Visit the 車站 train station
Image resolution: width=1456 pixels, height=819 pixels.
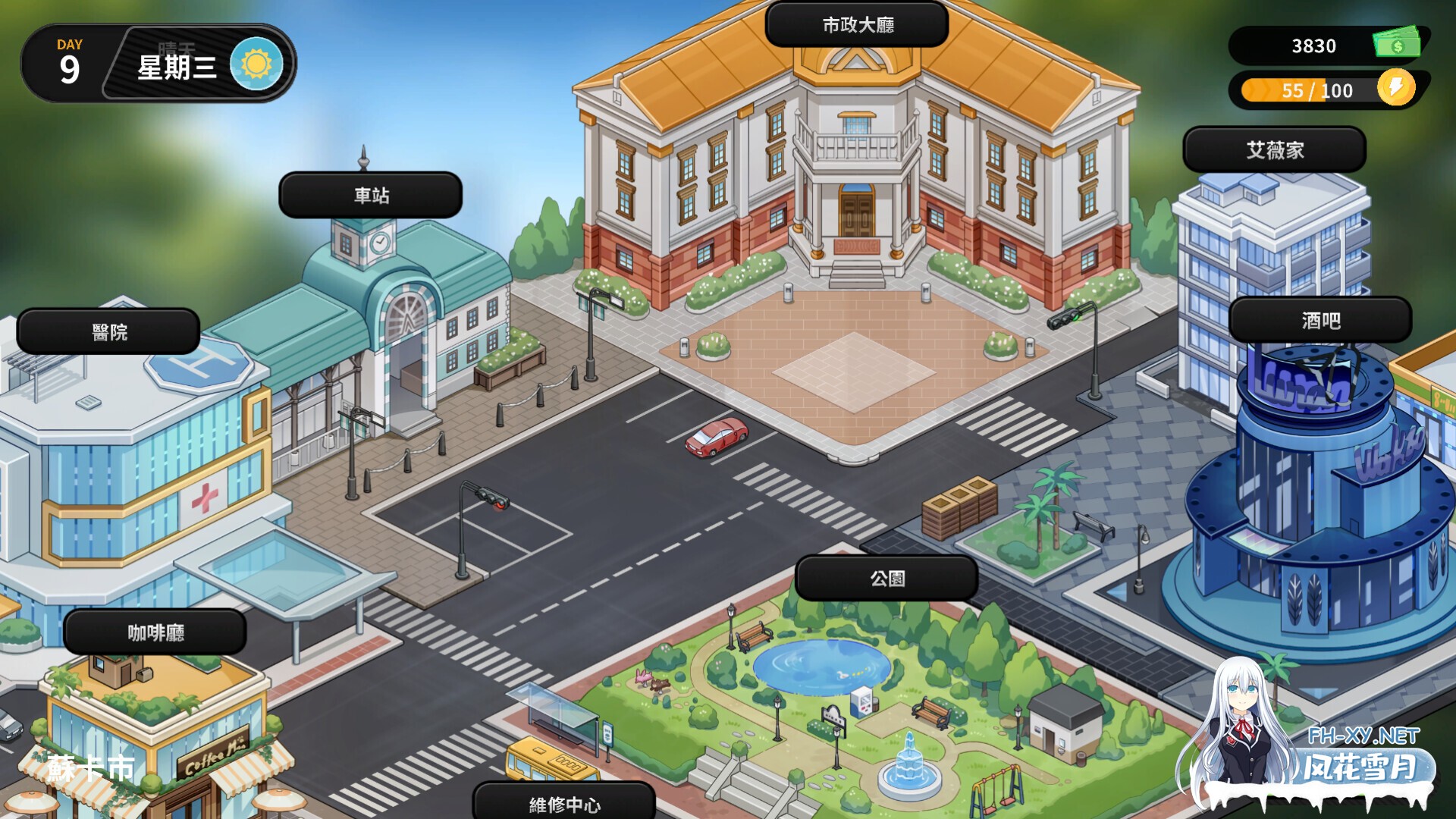(x=369, y=195)
